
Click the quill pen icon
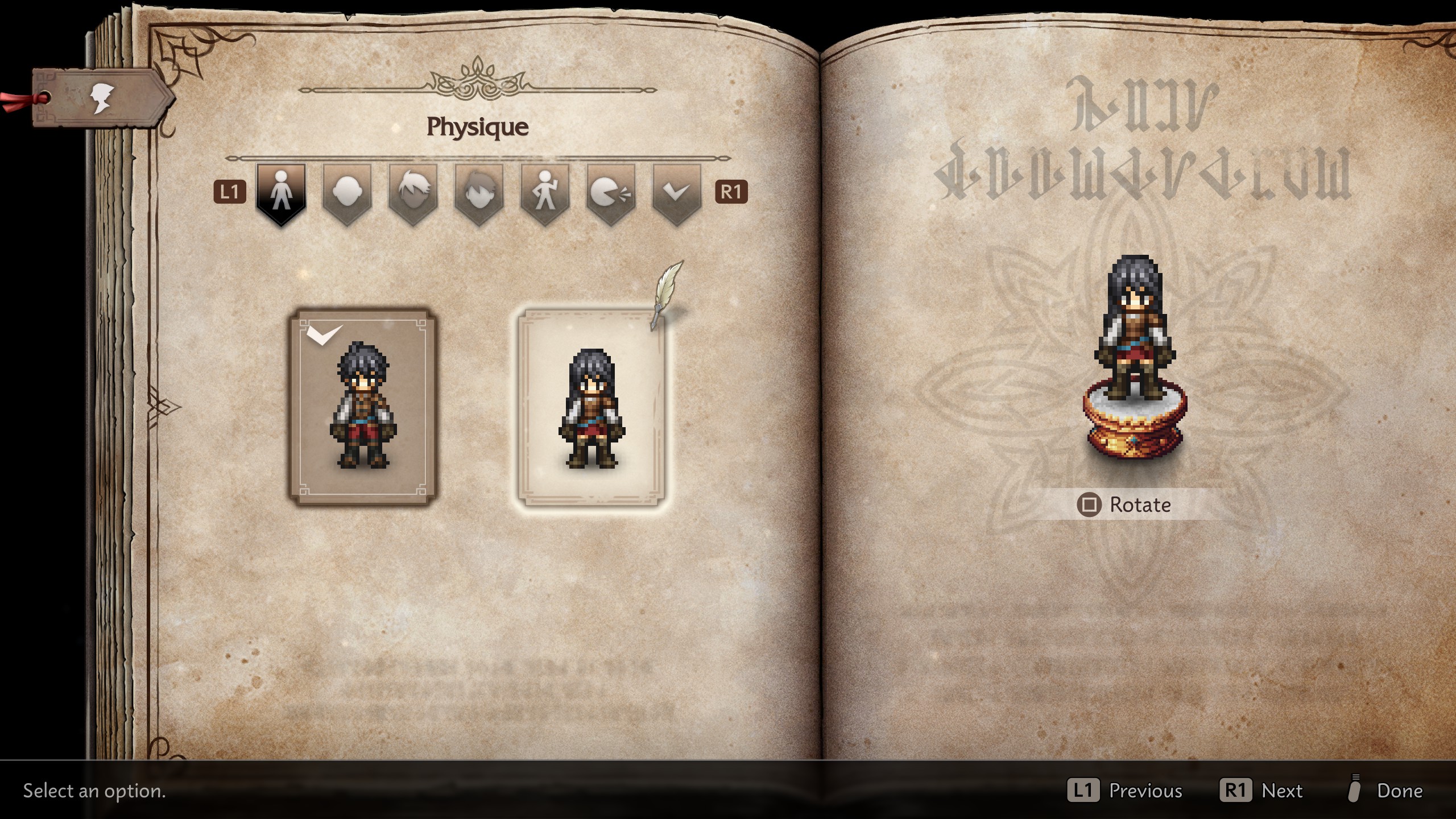tap(668, 293)
